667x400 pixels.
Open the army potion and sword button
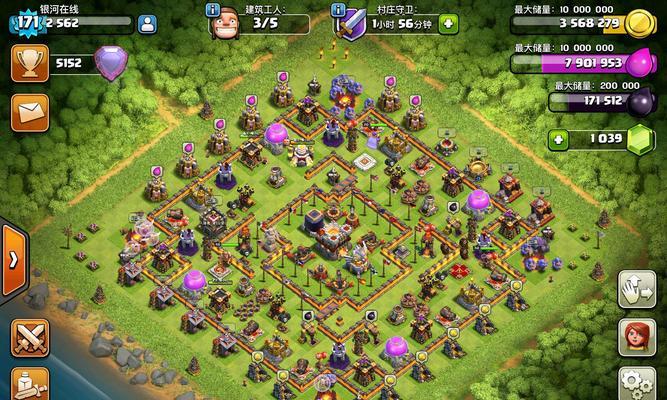pyautogui.click(x=30, y=385)
